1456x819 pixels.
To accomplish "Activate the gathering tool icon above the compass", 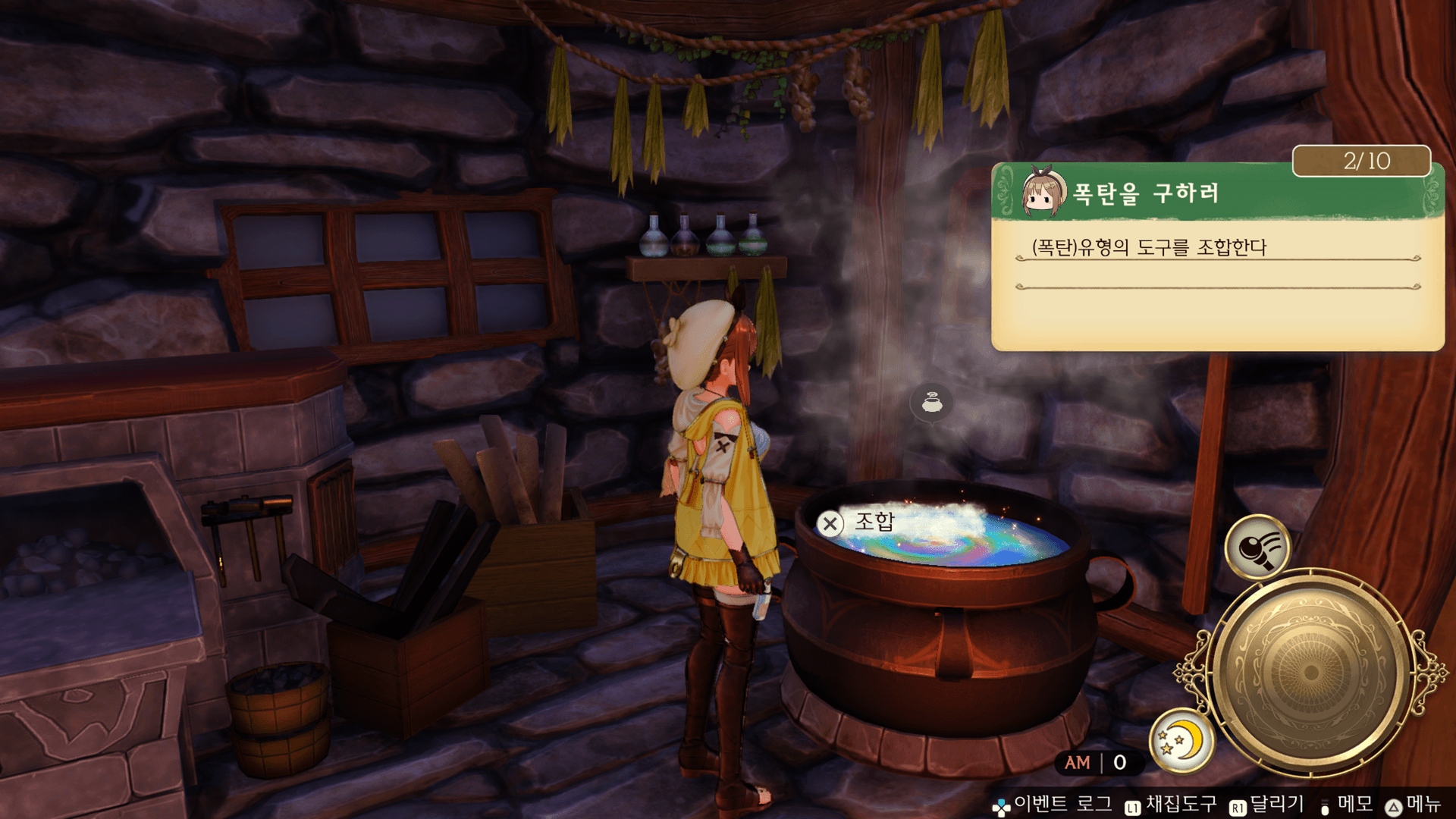I will 1257,547.
